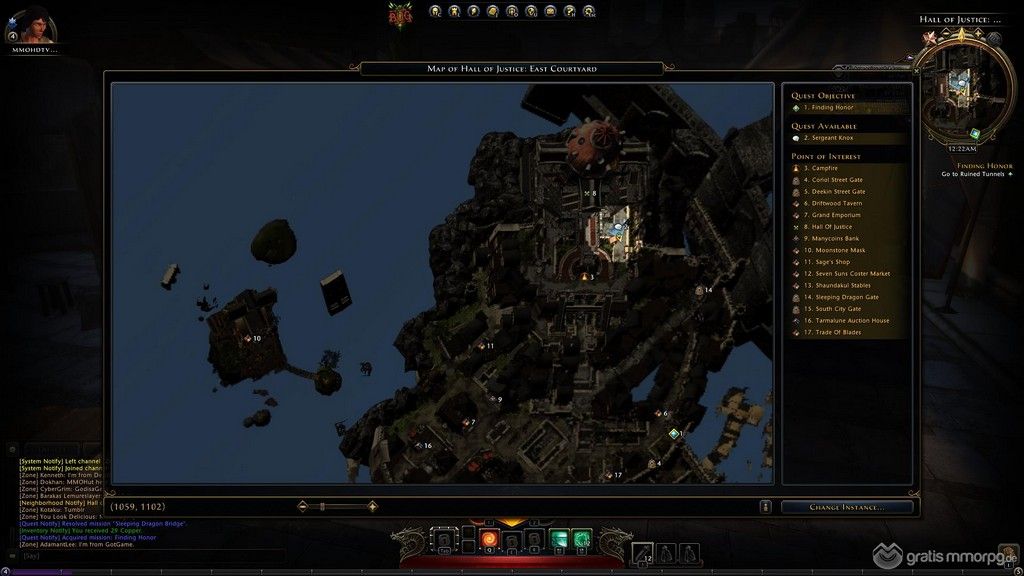Click the Change Instance button

pos(846,507)
